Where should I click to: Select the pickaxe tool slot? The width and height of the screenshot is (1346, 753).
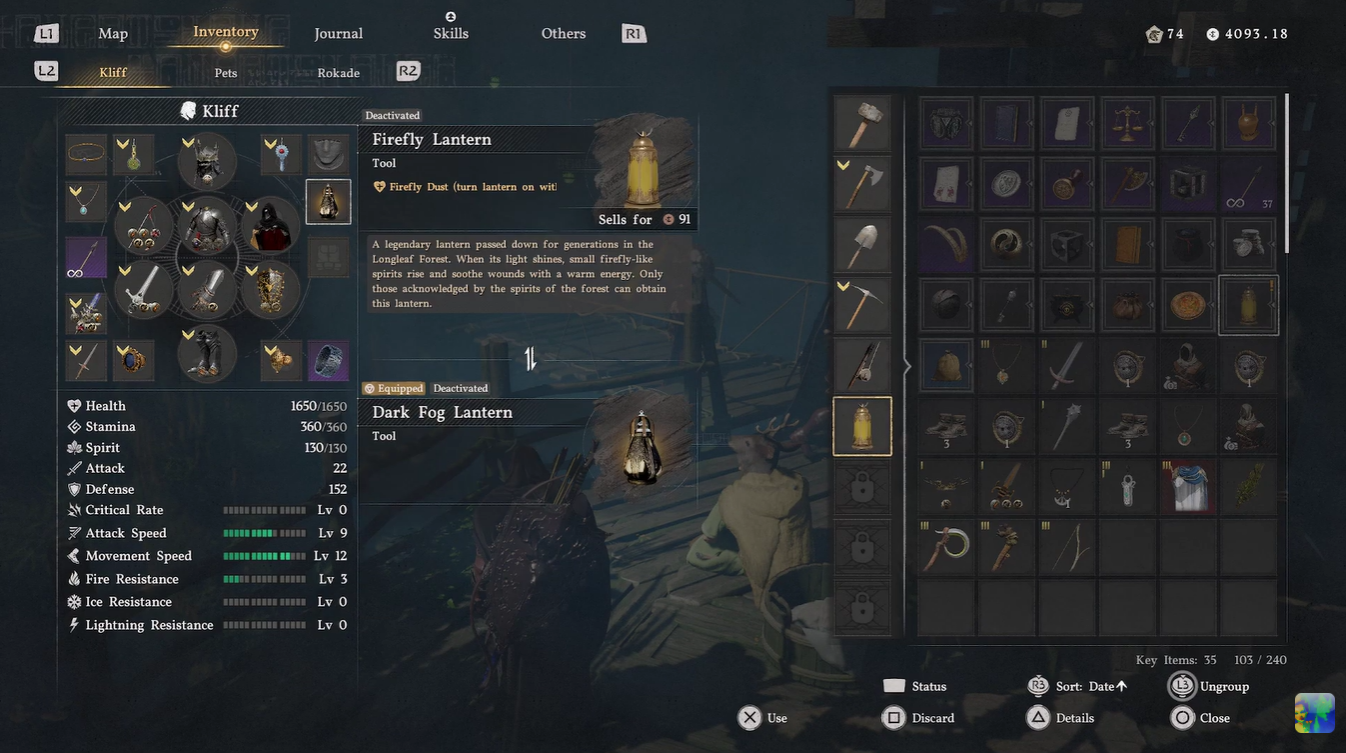[862, 304]
